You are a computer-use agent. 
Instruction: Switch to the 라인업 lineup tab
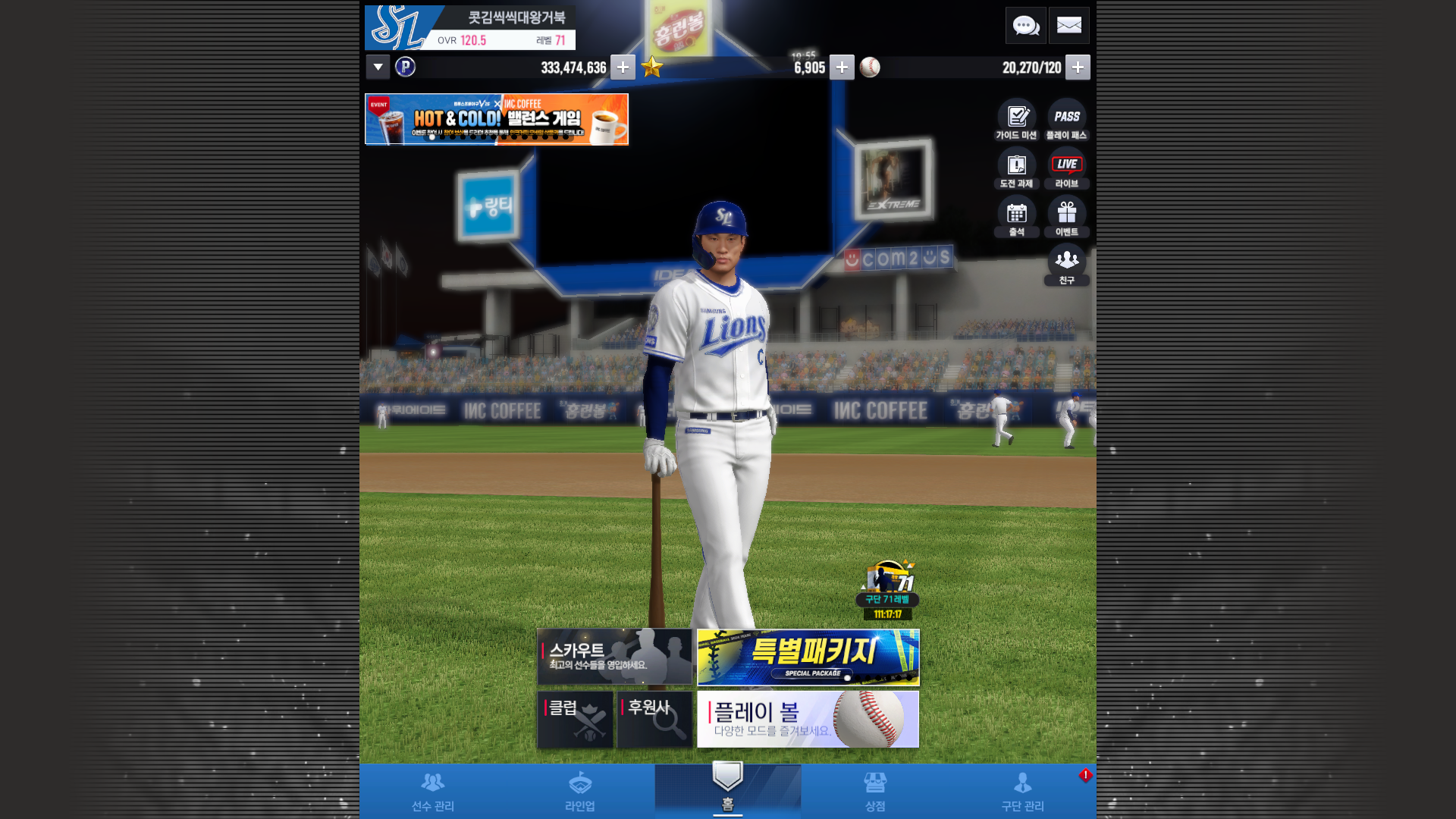[x=580, y=791]
